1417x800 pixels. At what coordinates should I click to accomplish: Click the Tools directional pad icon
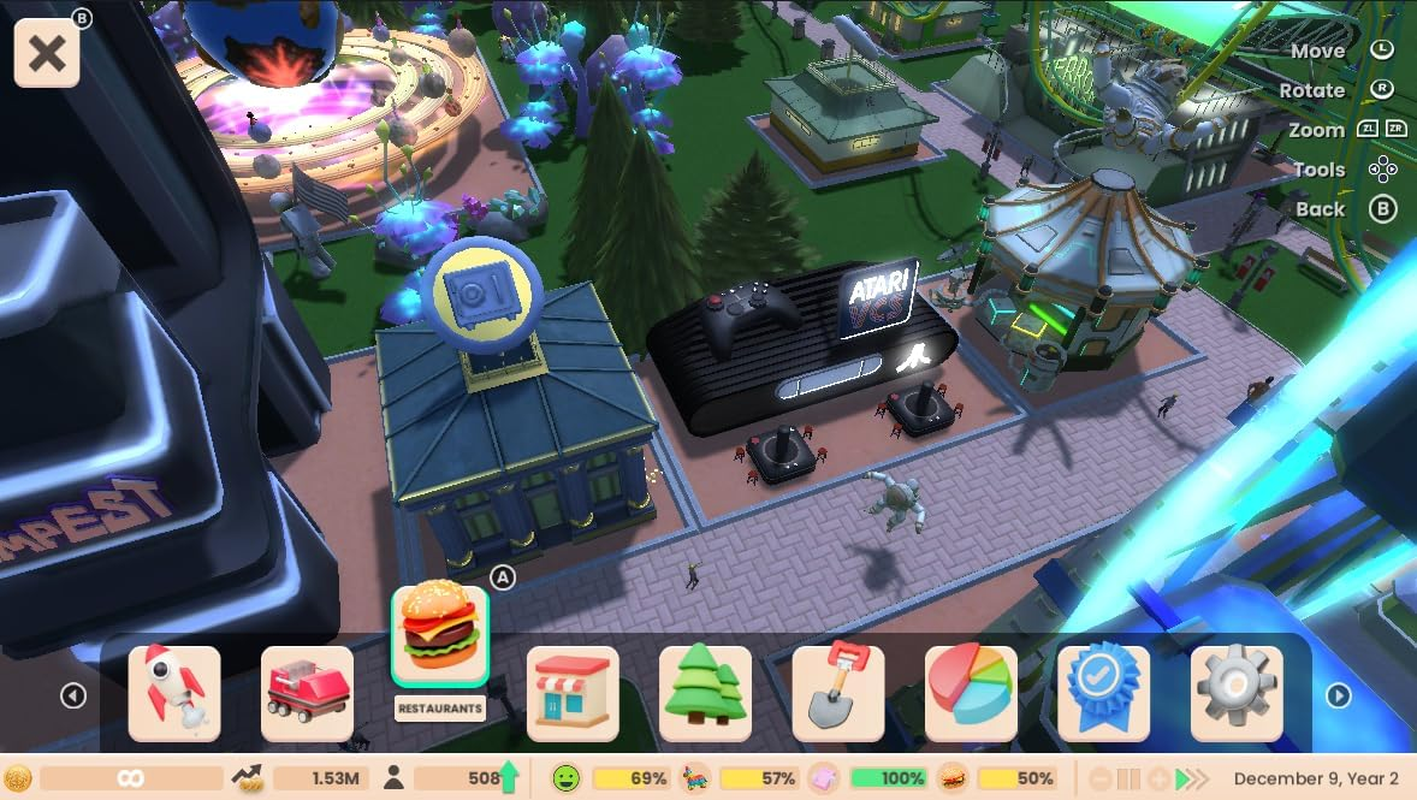pyautogui.click(x=1384, y=169)
